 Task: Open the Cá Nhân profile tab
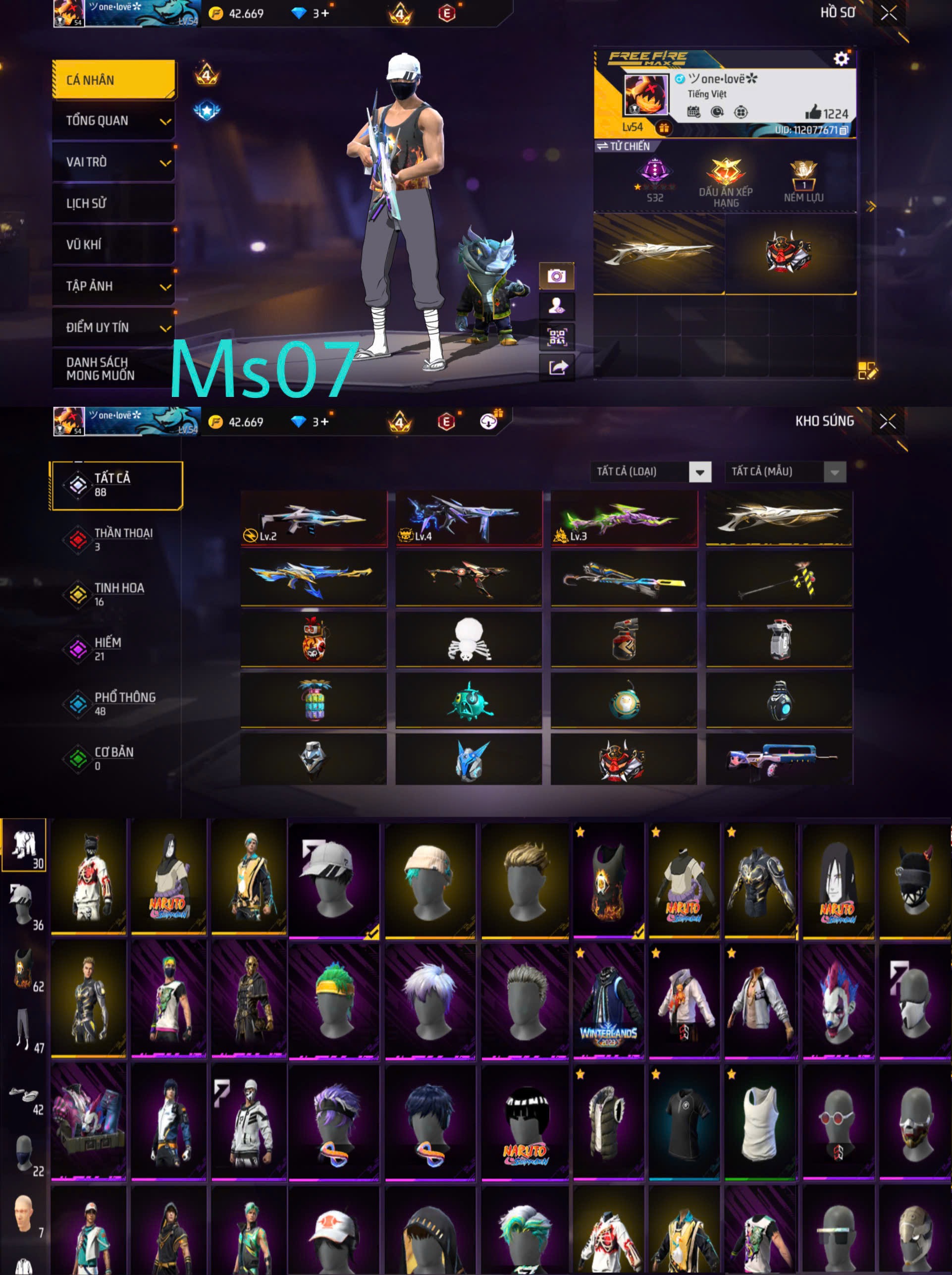(x=113, y=80)
